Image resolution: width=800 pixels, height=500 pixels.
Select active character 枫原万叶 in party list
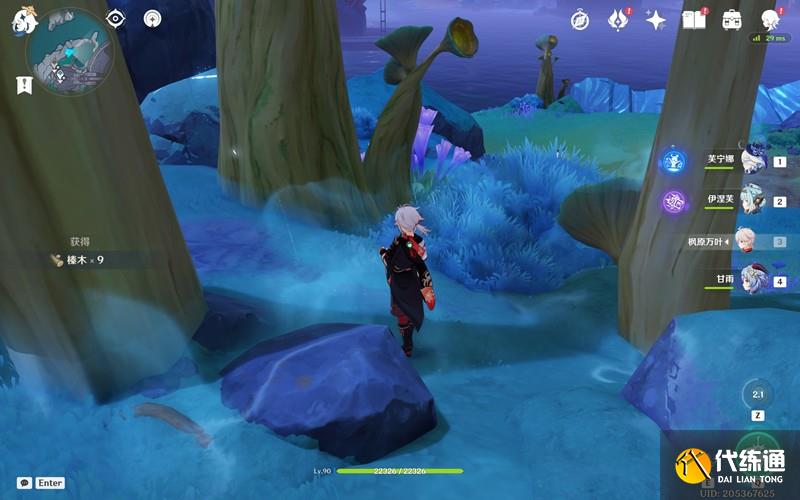(x=748, y=241)
